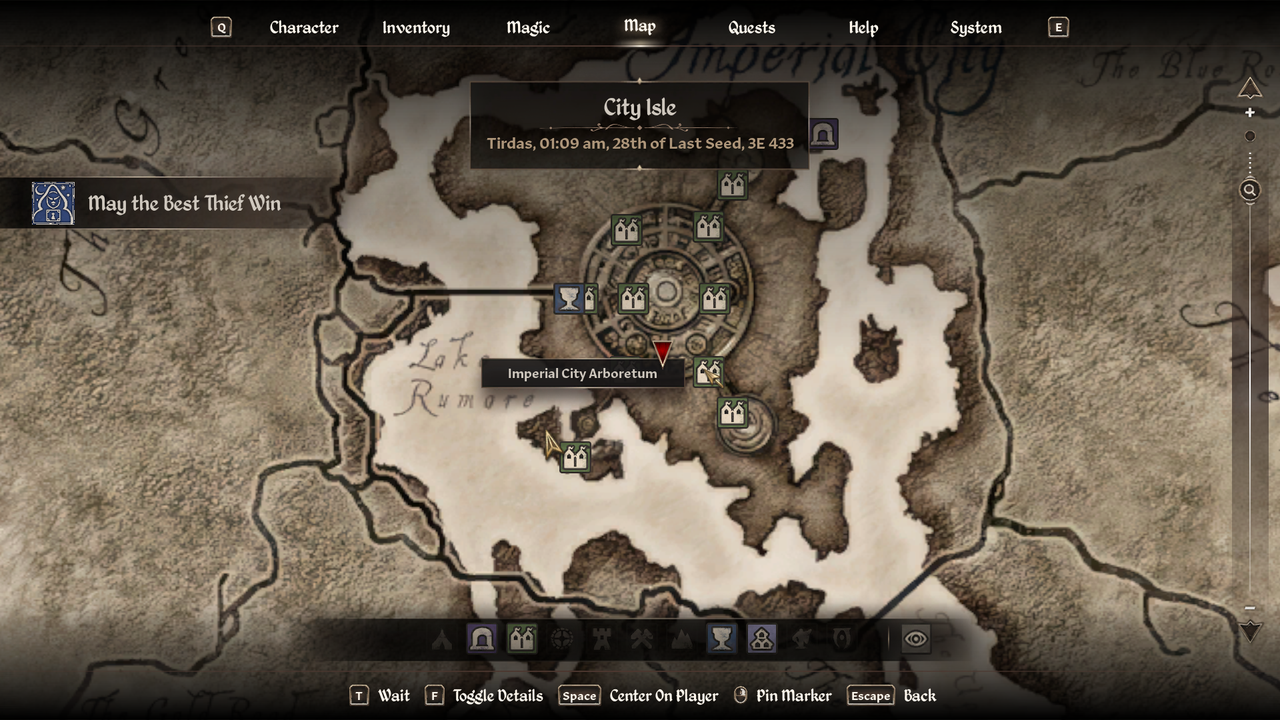This screenshot has height=720, width=1280.
Task: Click the red quest marker on the map
Action: (x=661, y=350)
